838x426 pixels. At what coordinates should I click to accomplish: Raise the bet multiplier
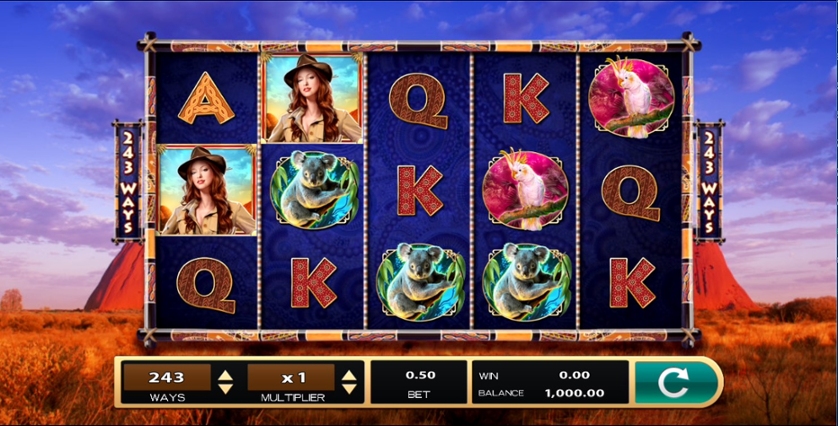point(349,375)
